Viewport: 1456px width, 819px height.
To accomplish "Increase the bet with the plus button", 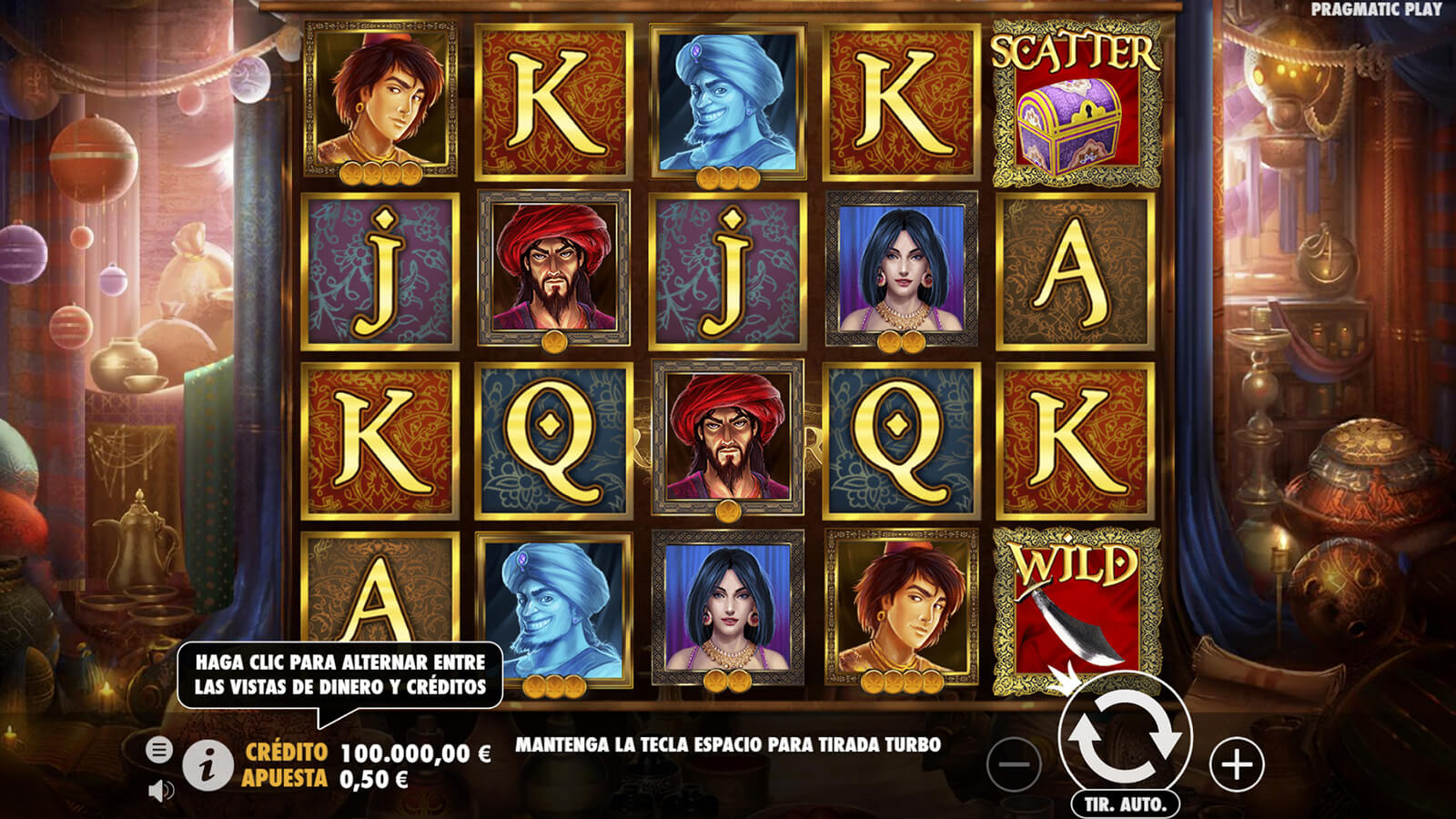I will pos(1237,764).
